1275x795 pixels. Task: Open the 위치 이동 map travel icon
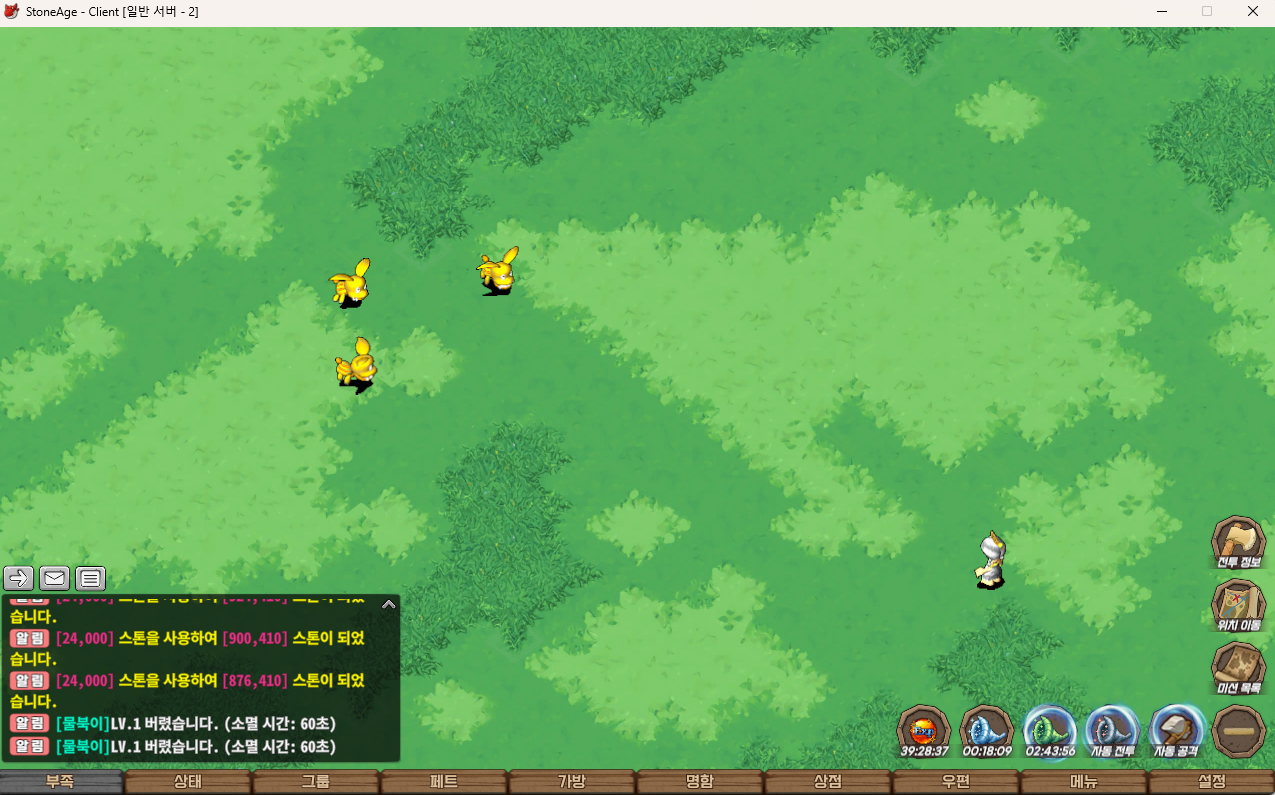point(1238,604)
